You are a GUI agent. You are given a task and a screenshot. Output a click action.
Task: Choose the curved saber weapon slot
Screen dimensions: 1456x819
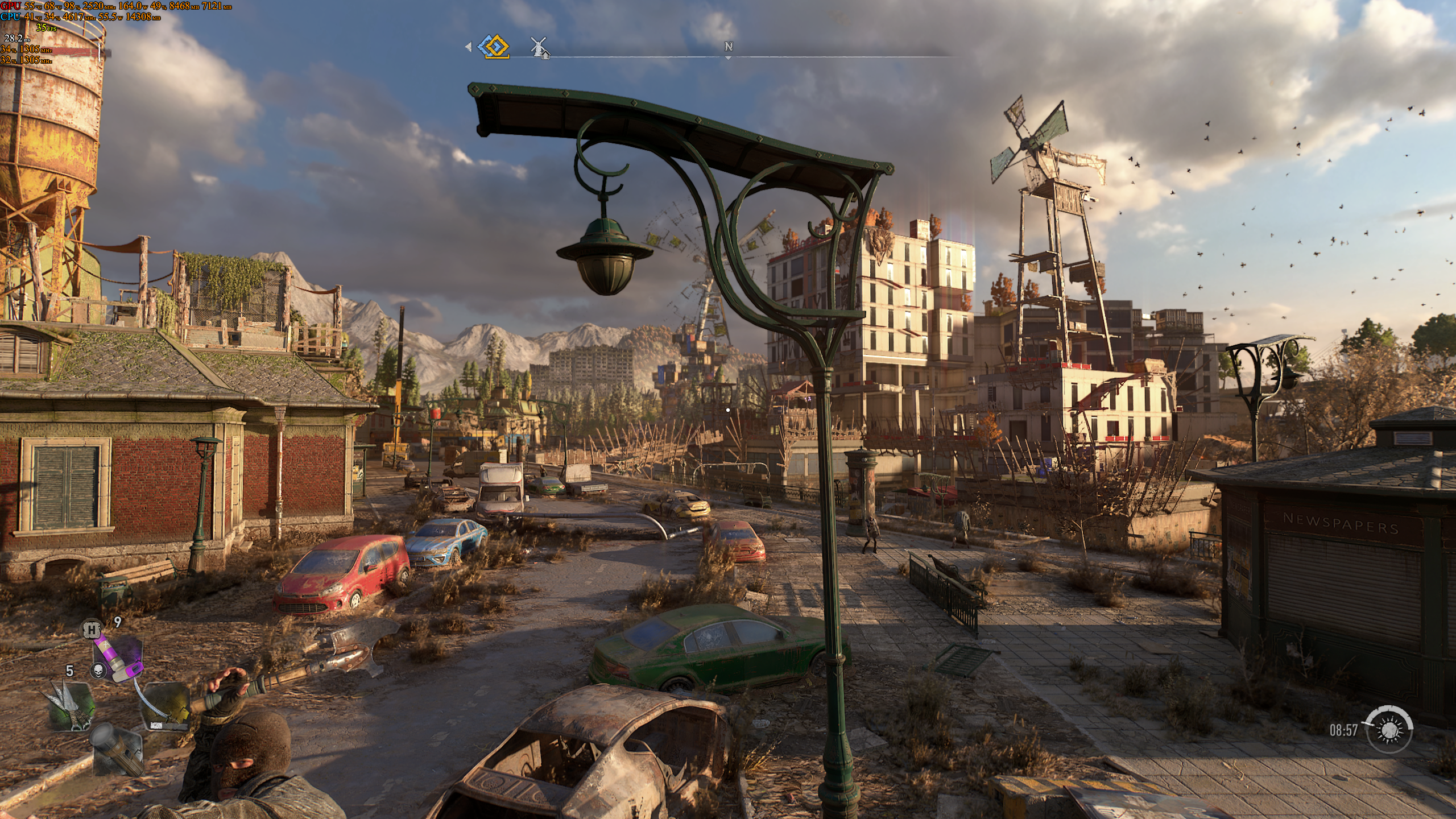pos(165,706)
